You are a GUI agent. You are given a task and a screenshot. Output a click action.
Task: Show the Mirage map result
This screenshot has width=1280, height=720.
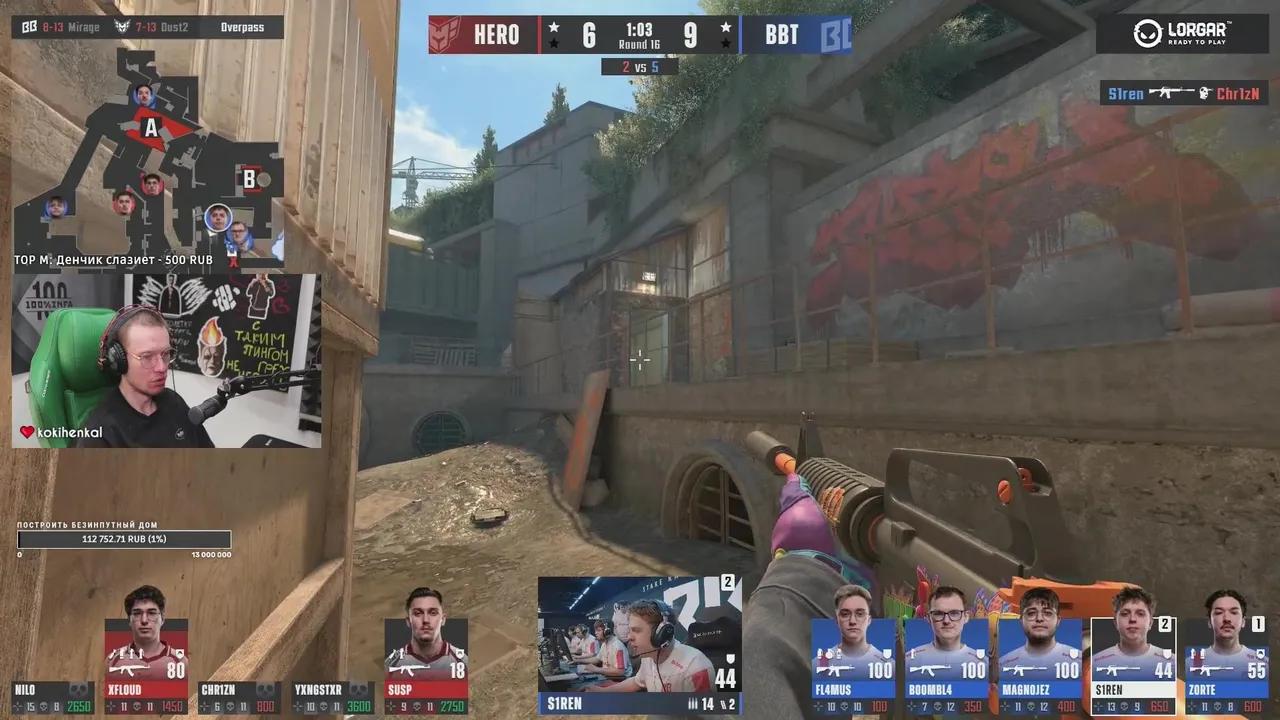[x=56, y=27]
